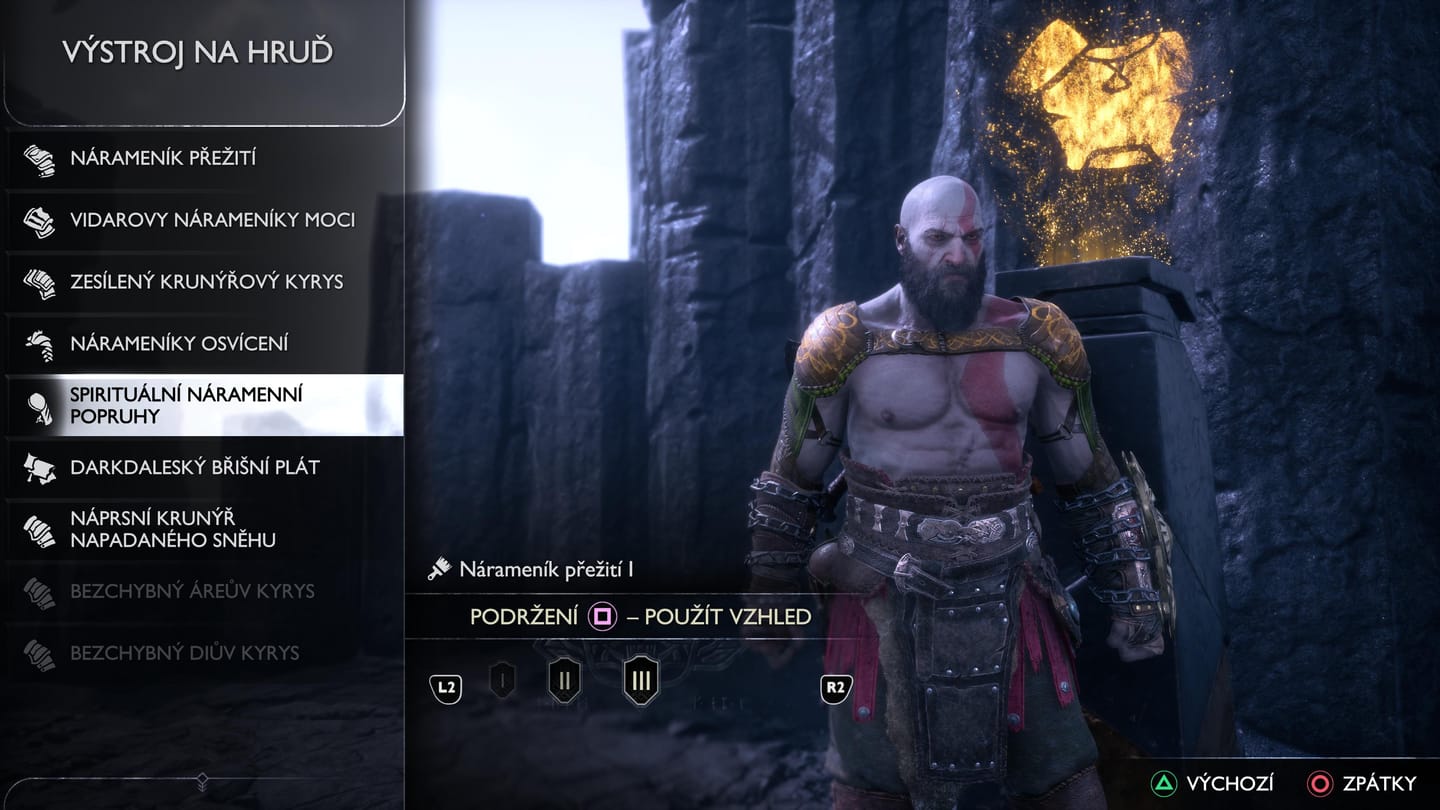Go back with the Zpátky option
The height and width of the screenshot is (810, 1440).
coord(1363,783)
